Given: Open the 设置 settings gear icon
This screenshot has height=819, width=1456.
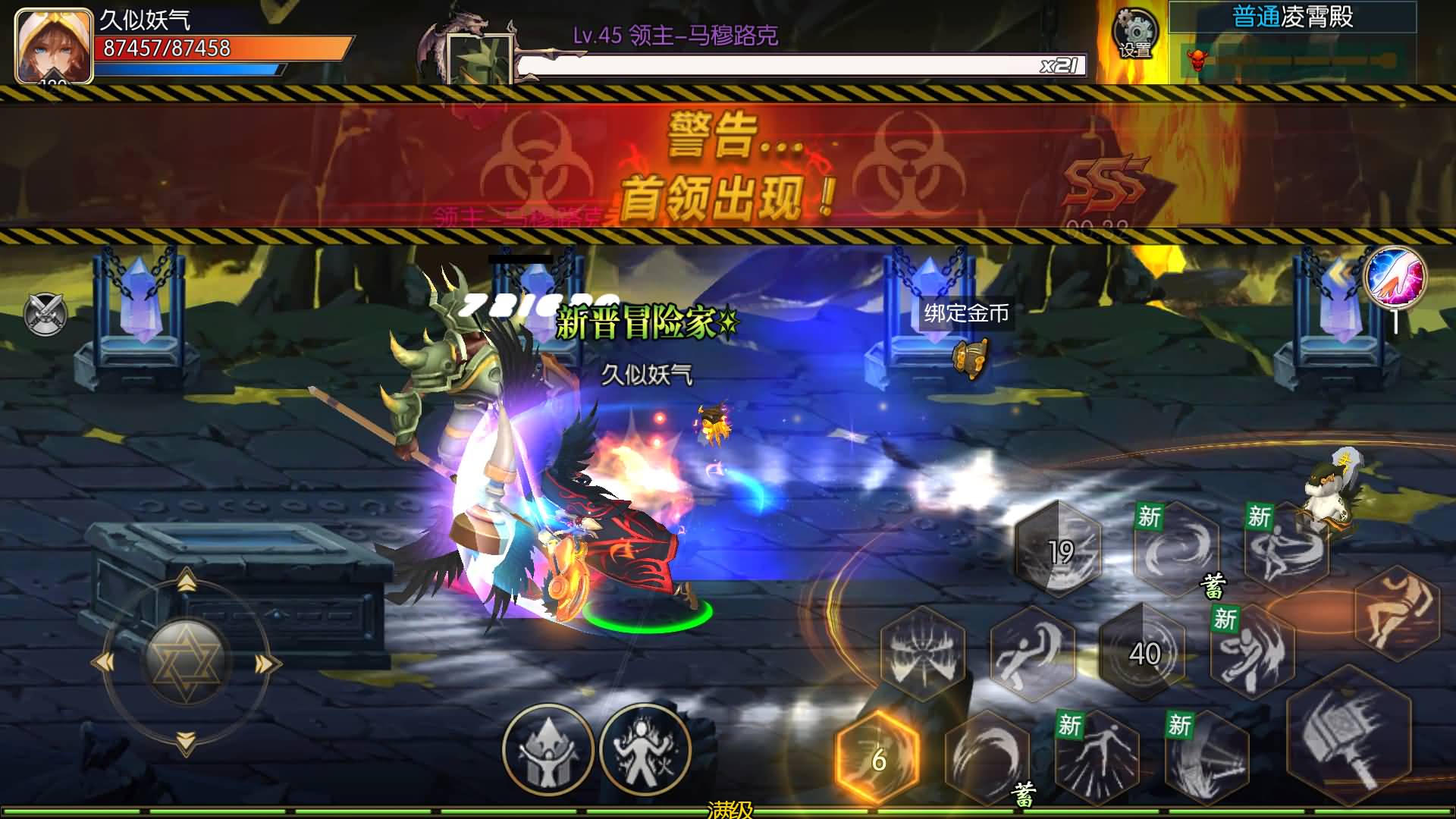Looking at the screenshot, I should 1134,34.
